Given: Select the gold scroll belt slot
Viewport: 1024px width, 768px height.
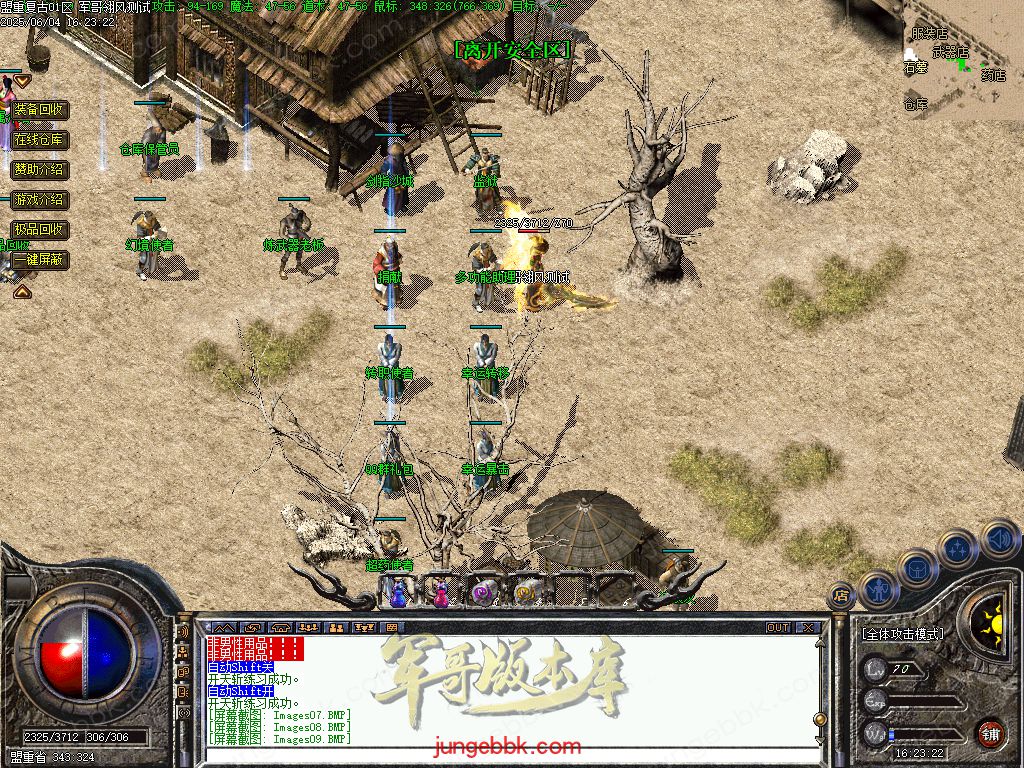Looking at the screenshot, I should (526, 593).
